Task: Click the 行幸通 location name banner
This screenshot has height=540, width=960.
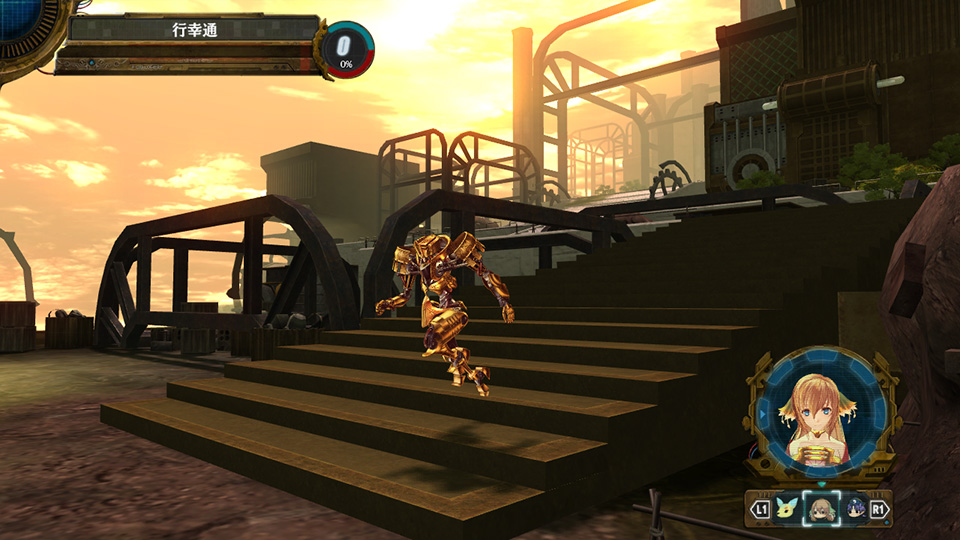Action: coord(194,30)
